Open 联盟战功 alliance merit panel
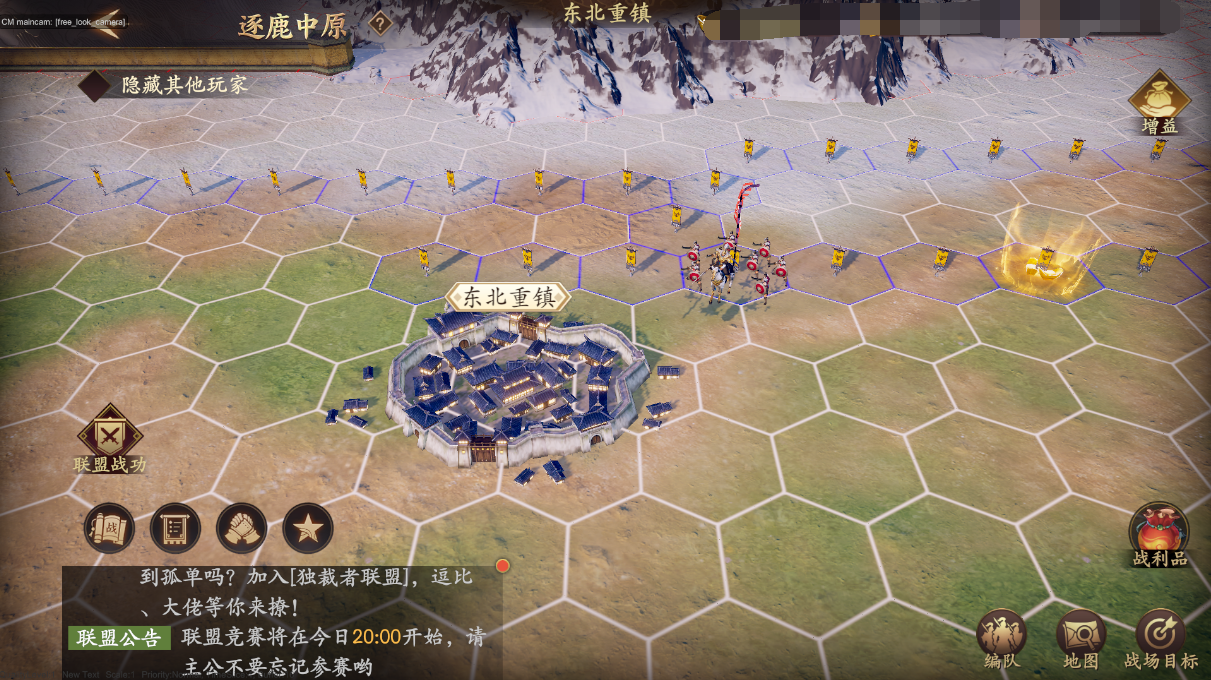Screen dimensions: 1211x680 [x=110, y=435]
